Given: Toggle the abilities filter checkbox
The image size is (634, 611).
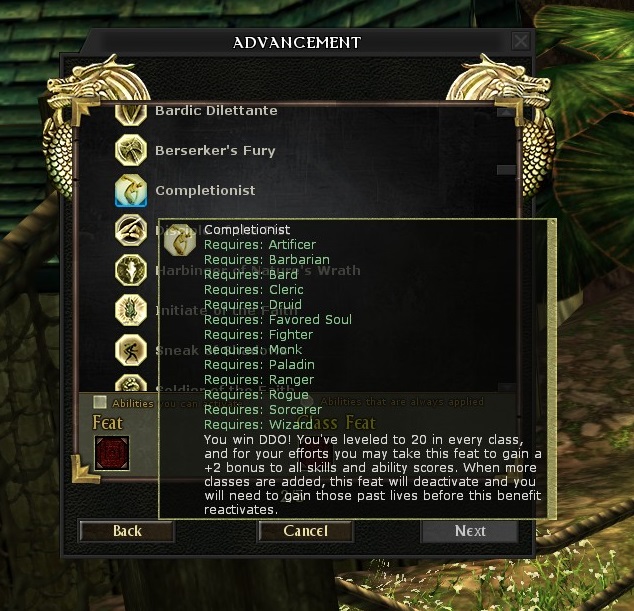Looking at the screenshot, I should pos(100,402).
